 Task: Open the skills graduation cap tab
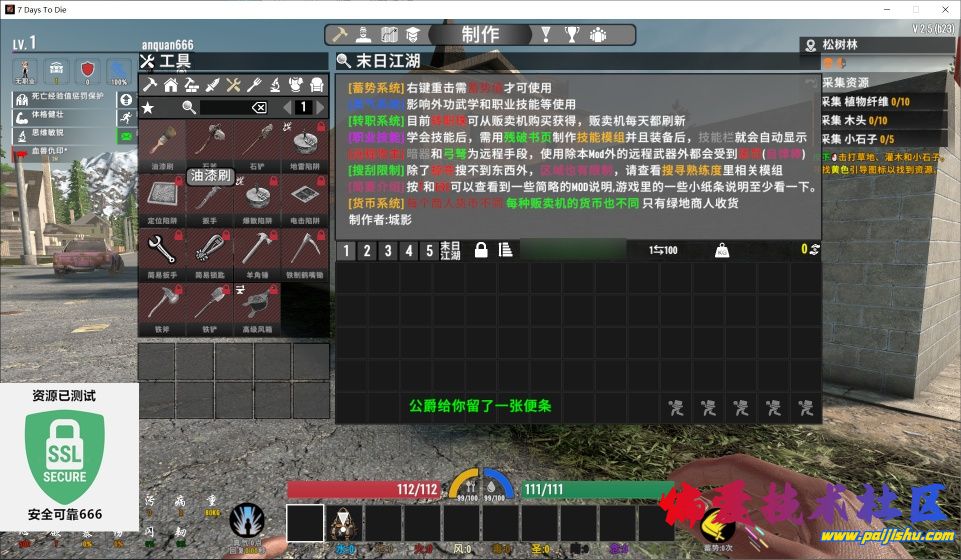[x=411, y=35]
